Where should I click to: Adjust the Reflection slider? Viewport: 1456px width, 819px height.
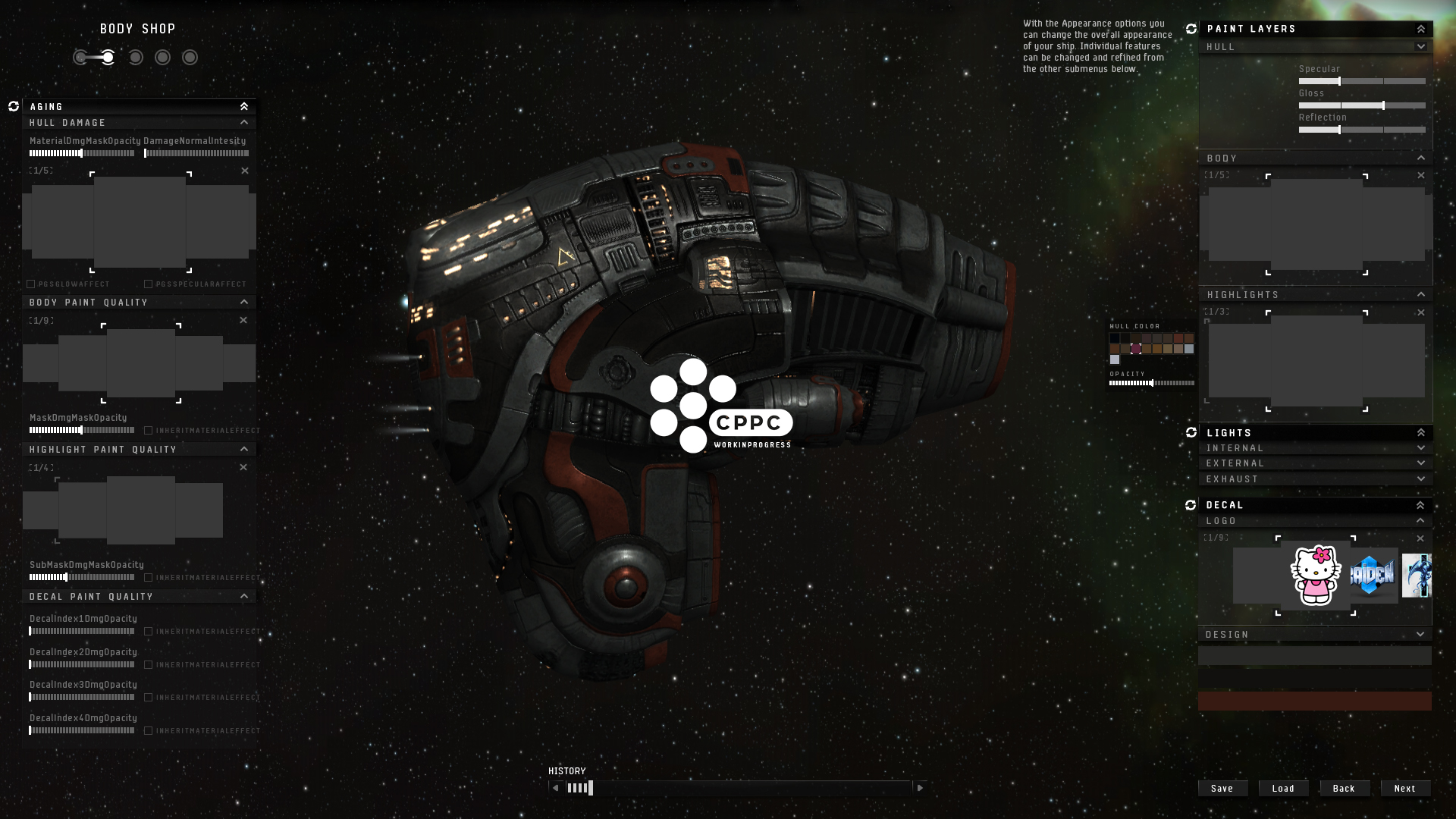1339,130
